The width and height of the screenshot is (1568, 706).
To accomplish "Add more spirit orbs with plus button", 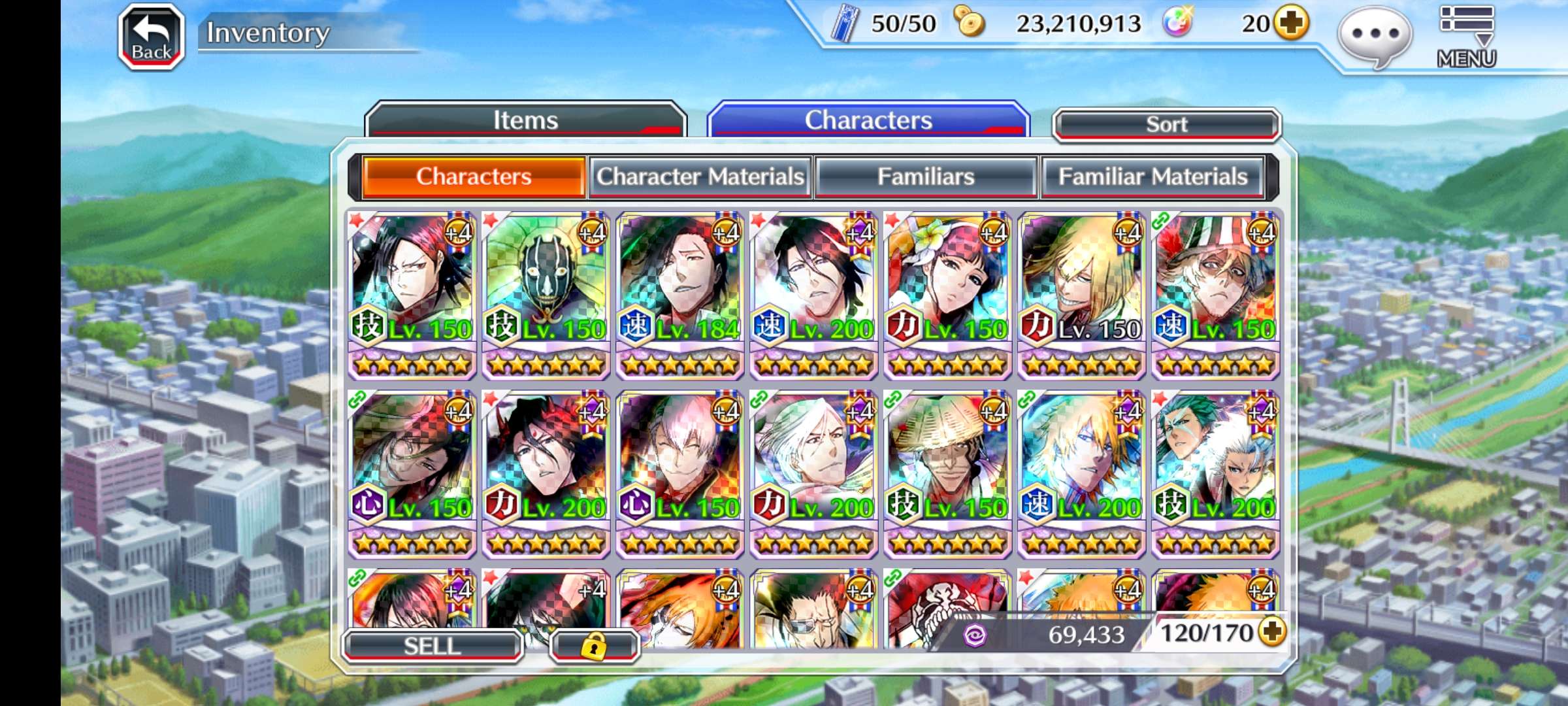I will (1292, 24).
